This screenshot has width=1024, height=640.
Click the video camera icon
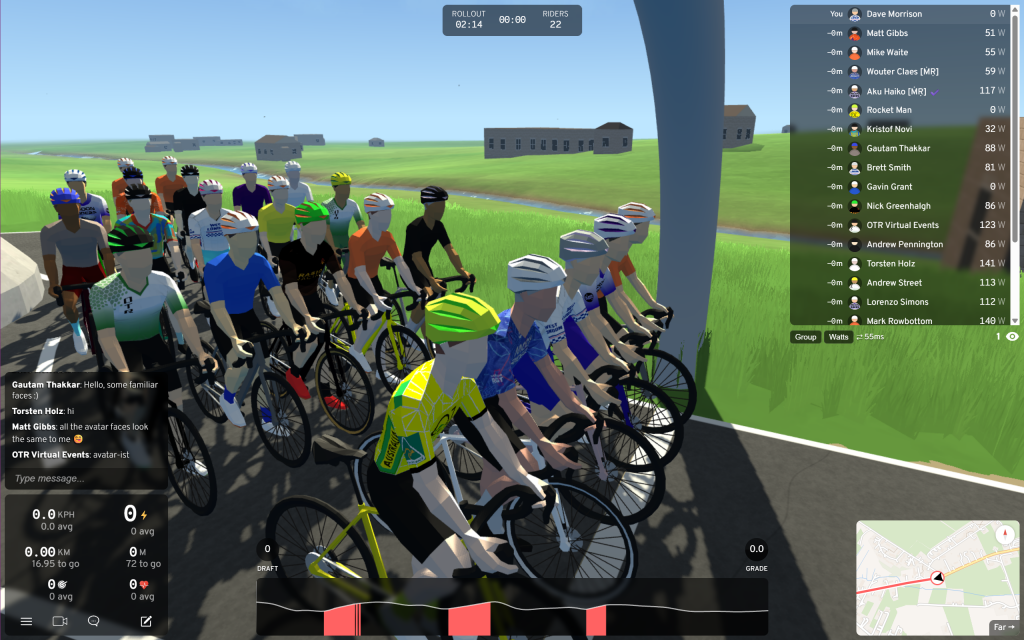click(60, 621)
